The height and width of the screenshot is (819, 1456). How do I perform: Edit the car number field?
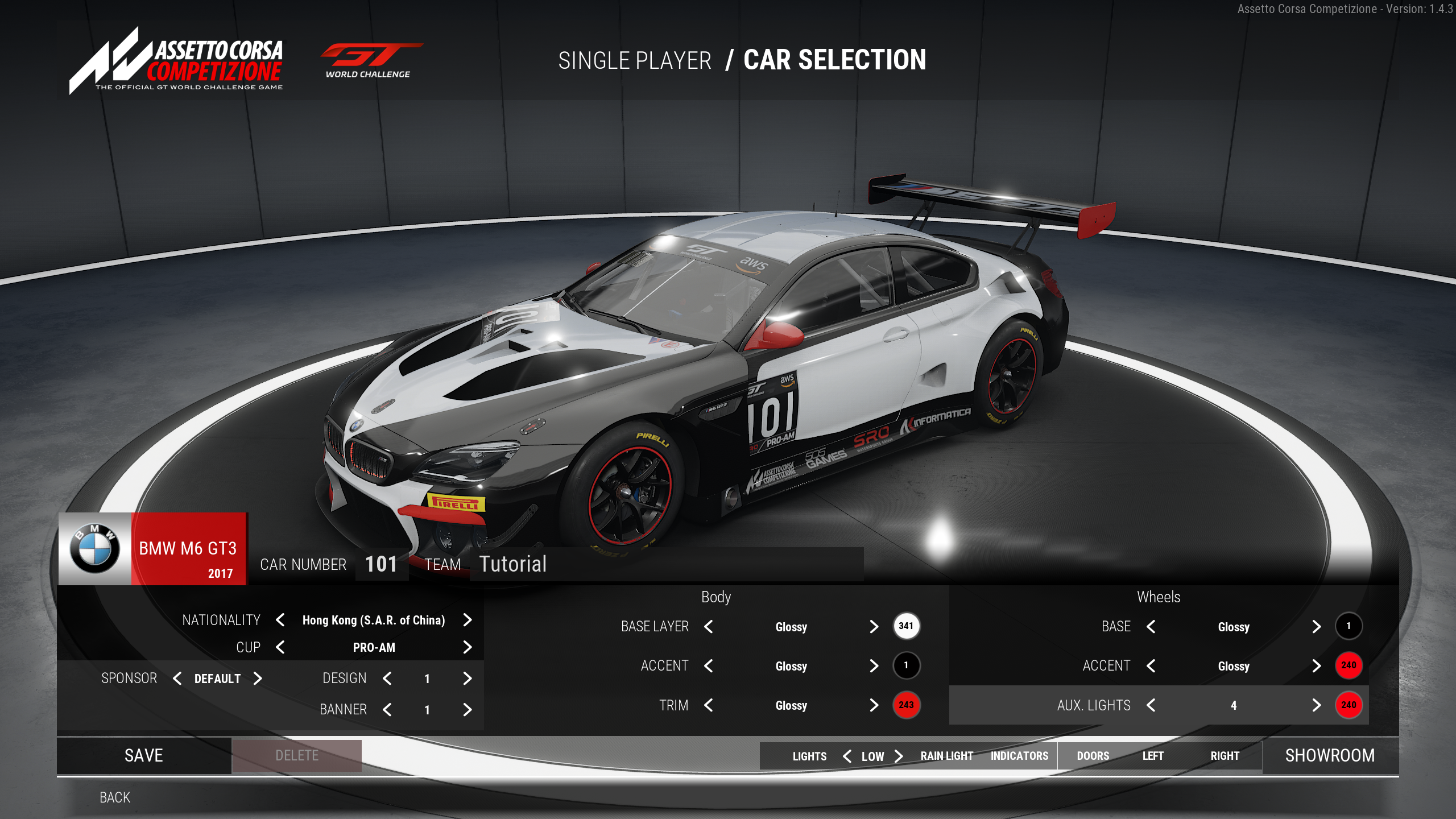pos(381,564)
